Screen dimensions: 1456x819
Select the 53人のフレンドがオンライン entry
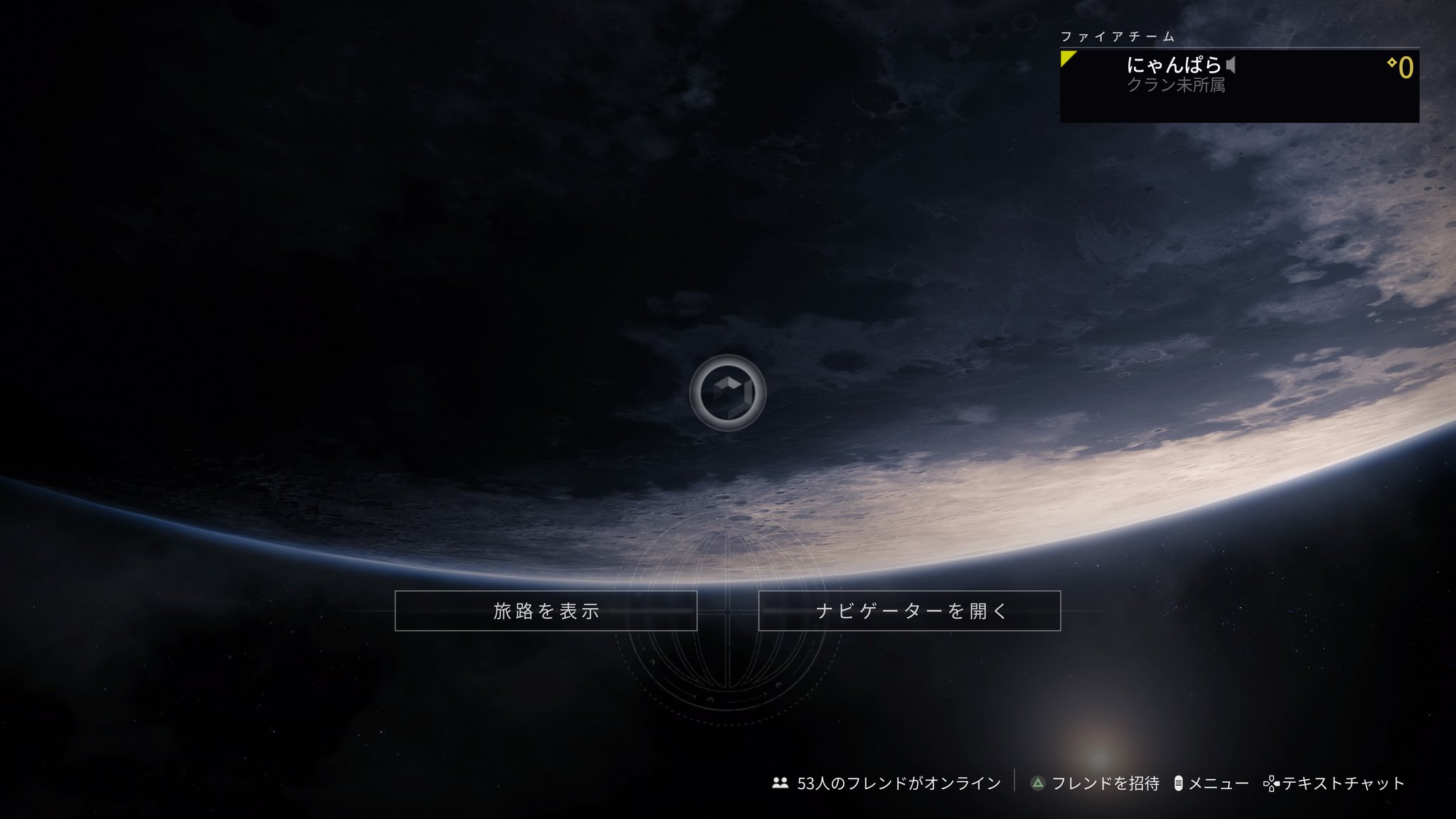[899, 783]
